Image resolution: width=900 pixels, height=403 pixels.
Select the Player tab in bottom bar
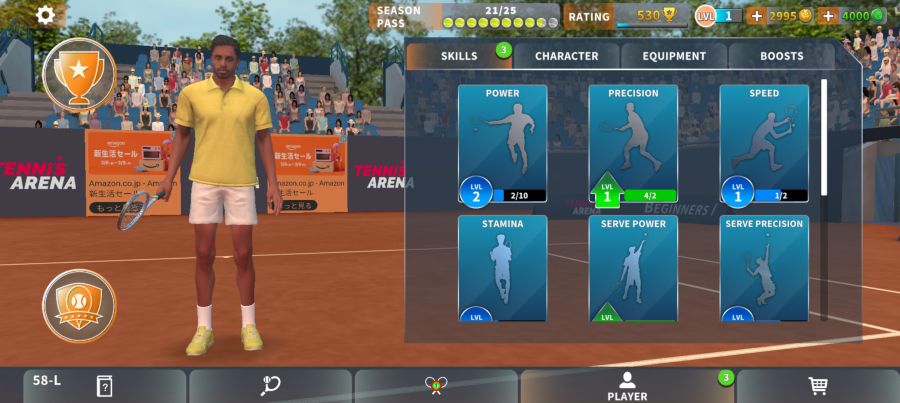627,386
